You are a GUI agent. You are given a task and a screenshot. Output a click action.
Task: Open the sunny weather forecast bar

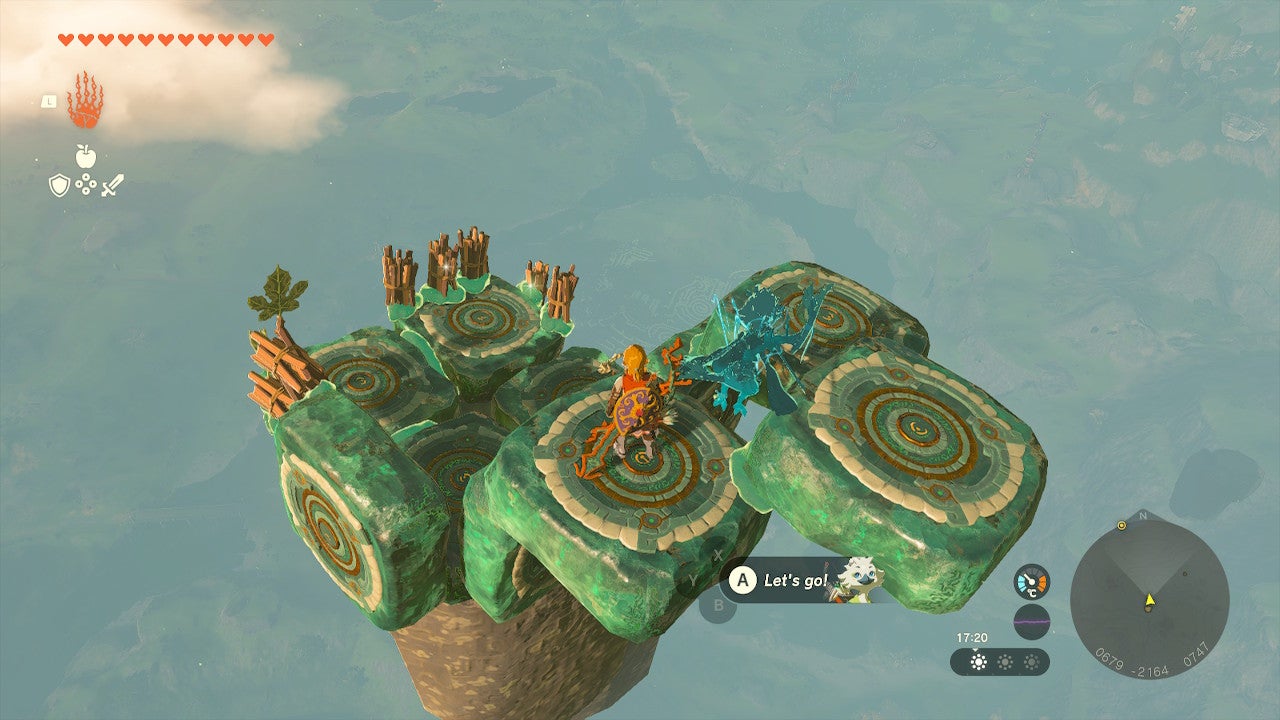tap(999, 662)
